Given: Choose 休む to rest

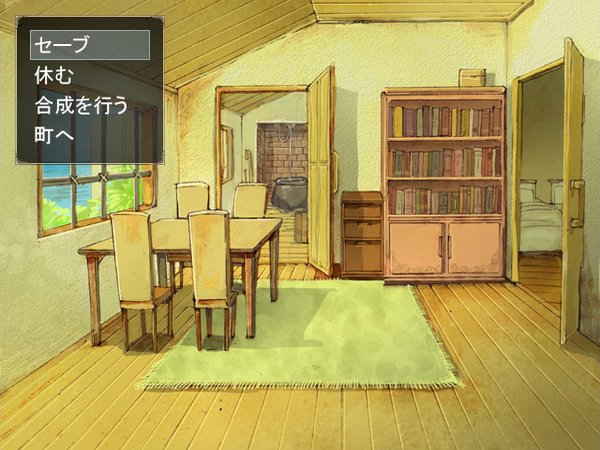Looking at the screenshot, I should coord(56,75).
